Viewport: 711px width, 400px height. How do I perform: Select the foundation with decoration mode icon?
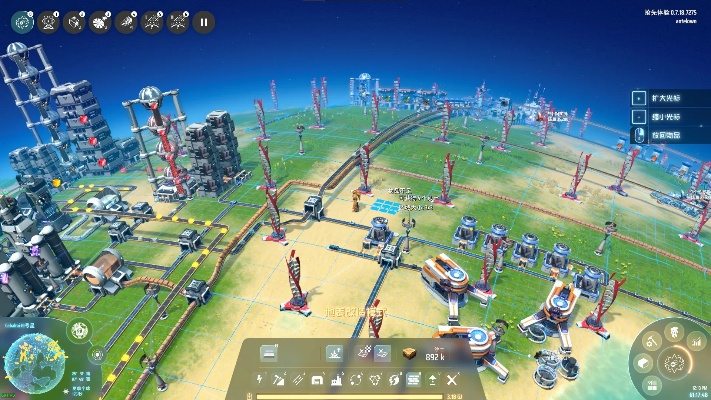[x=335, y=353]
